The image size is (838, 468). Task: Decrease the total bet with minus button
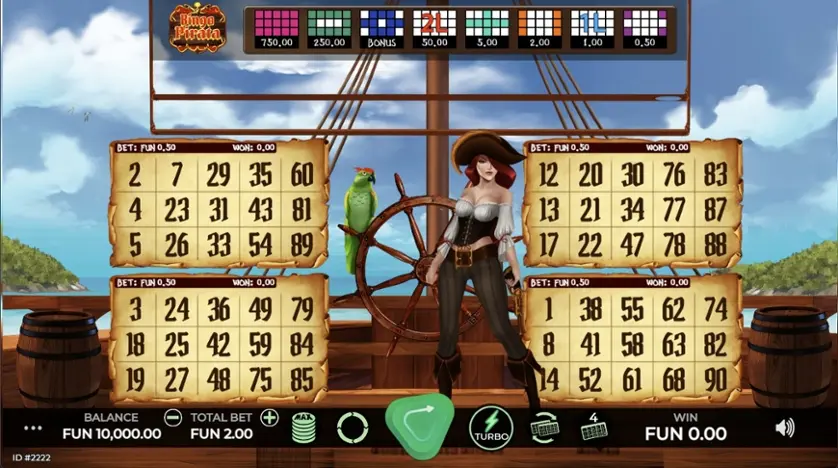pos(173,418)
